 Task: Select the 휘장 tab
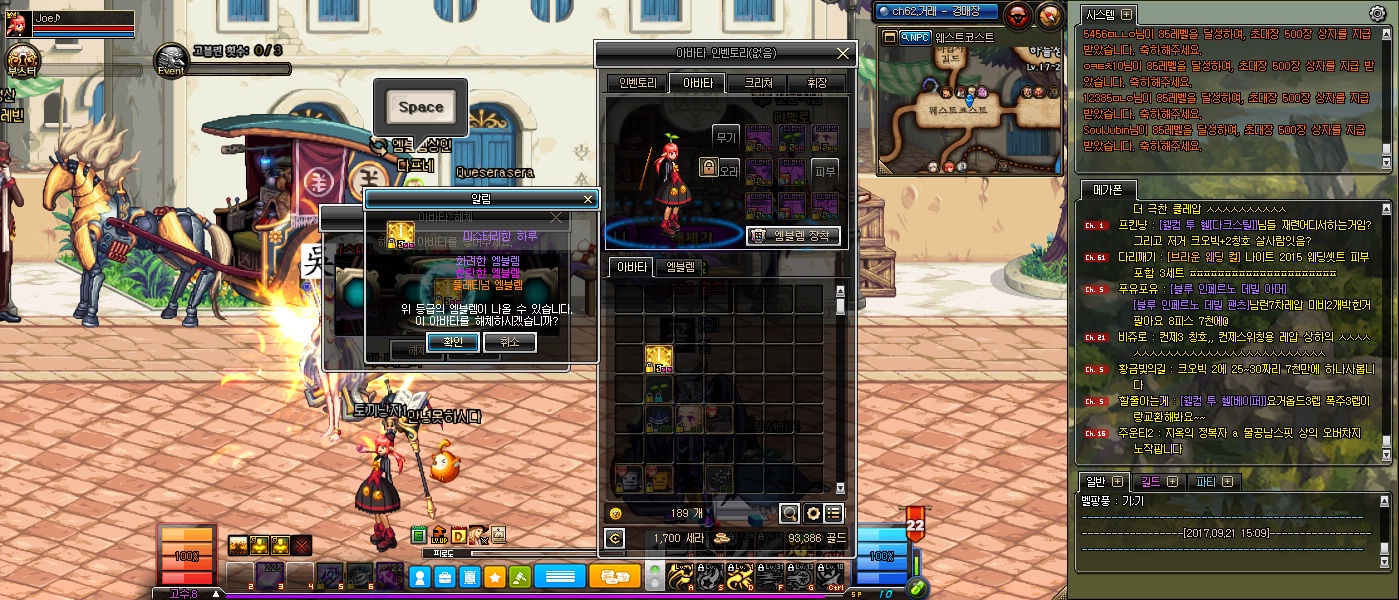point(815,83)
